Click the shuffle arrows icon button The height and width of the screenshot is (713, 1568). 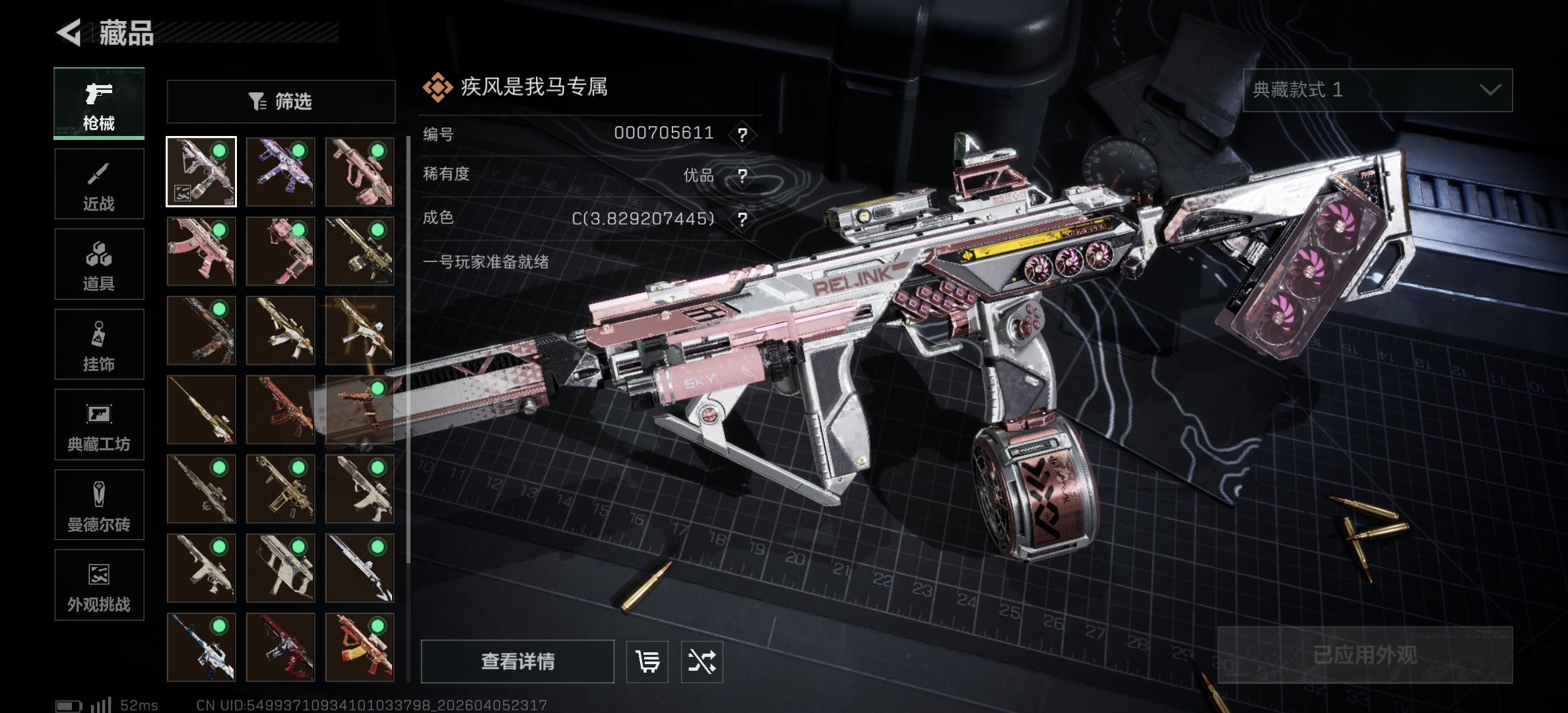[x=702, y=661]
